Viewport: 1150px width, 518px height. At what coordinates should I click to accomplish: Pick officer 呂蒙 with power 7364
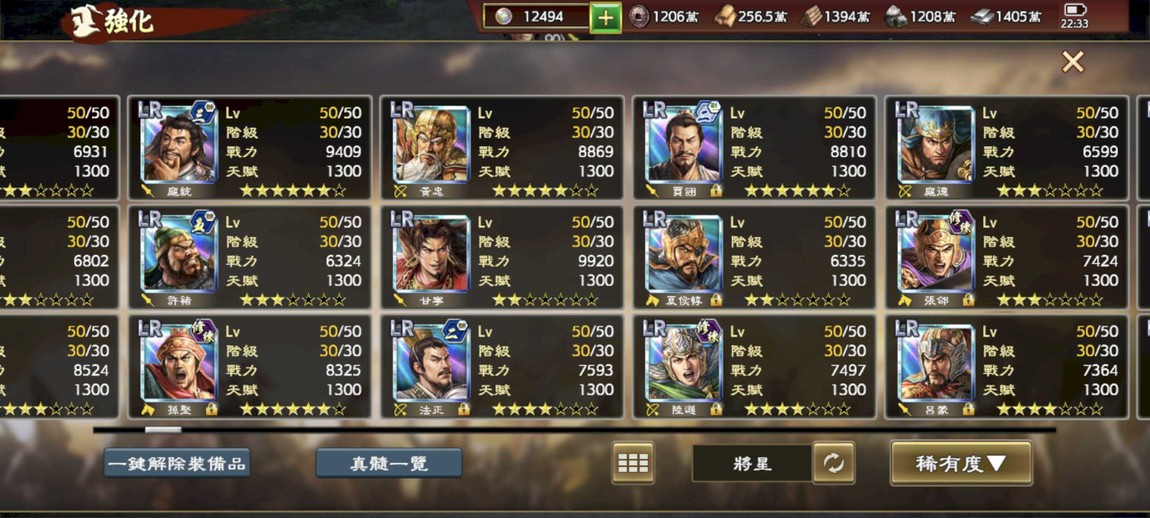click(1006, 367)
